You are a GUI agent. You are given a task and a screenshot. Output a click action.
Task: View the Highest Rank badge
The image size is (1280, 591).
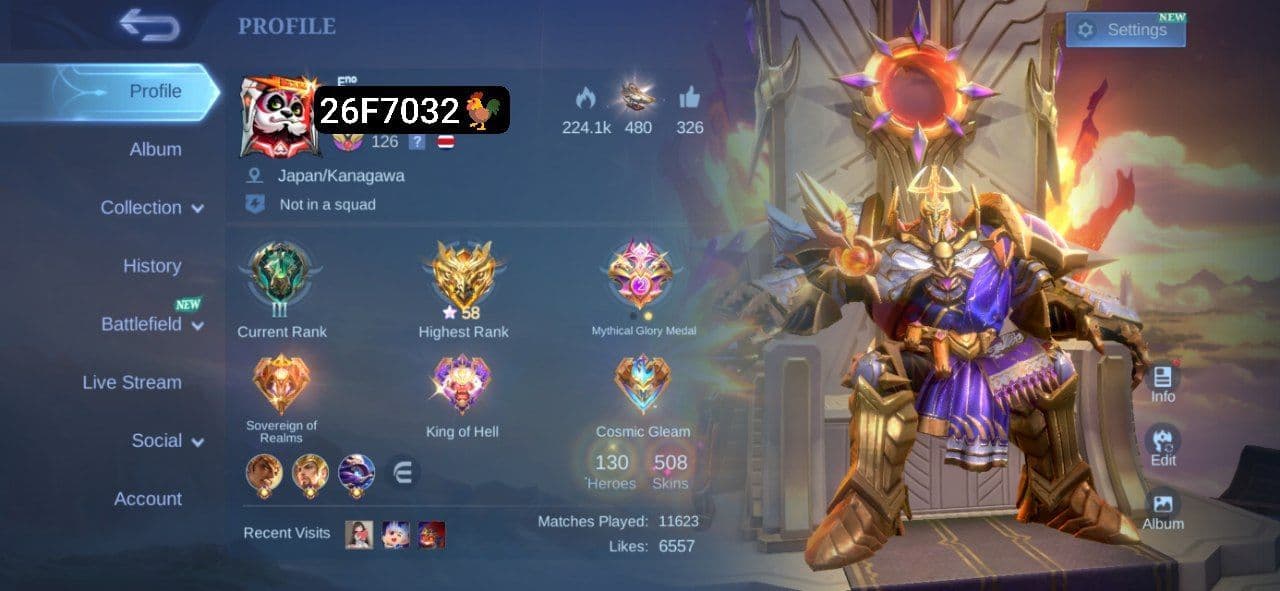[x=463, y=274]
